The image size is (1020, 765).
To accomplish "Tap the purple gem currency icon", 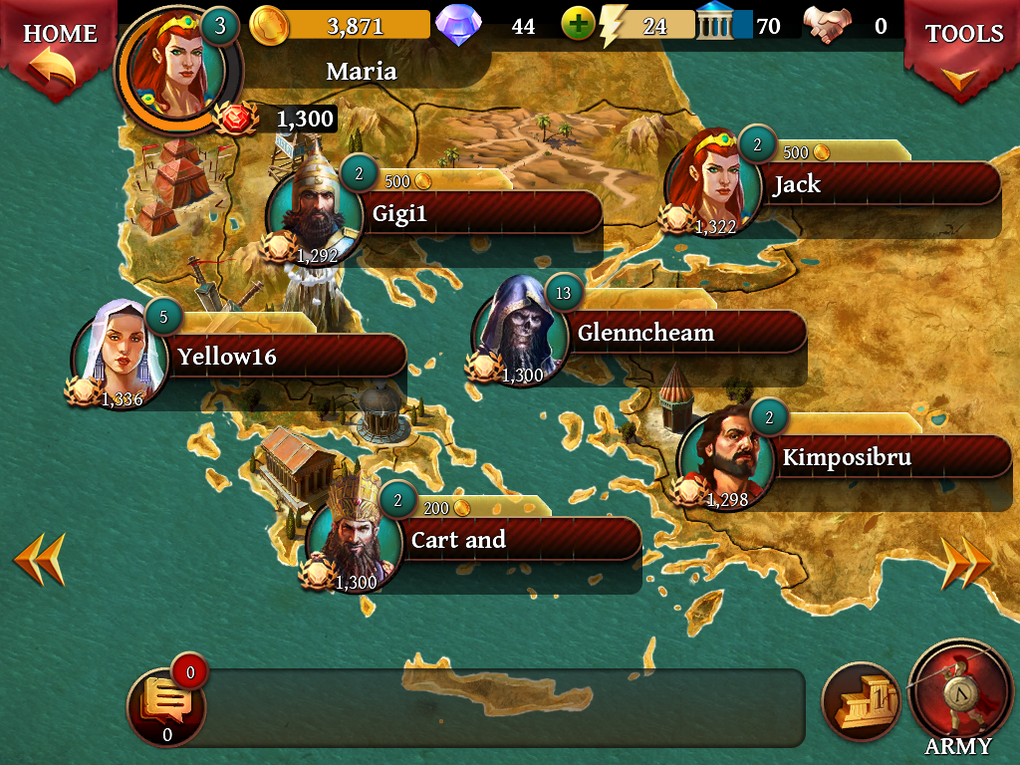I will (459, 25).
